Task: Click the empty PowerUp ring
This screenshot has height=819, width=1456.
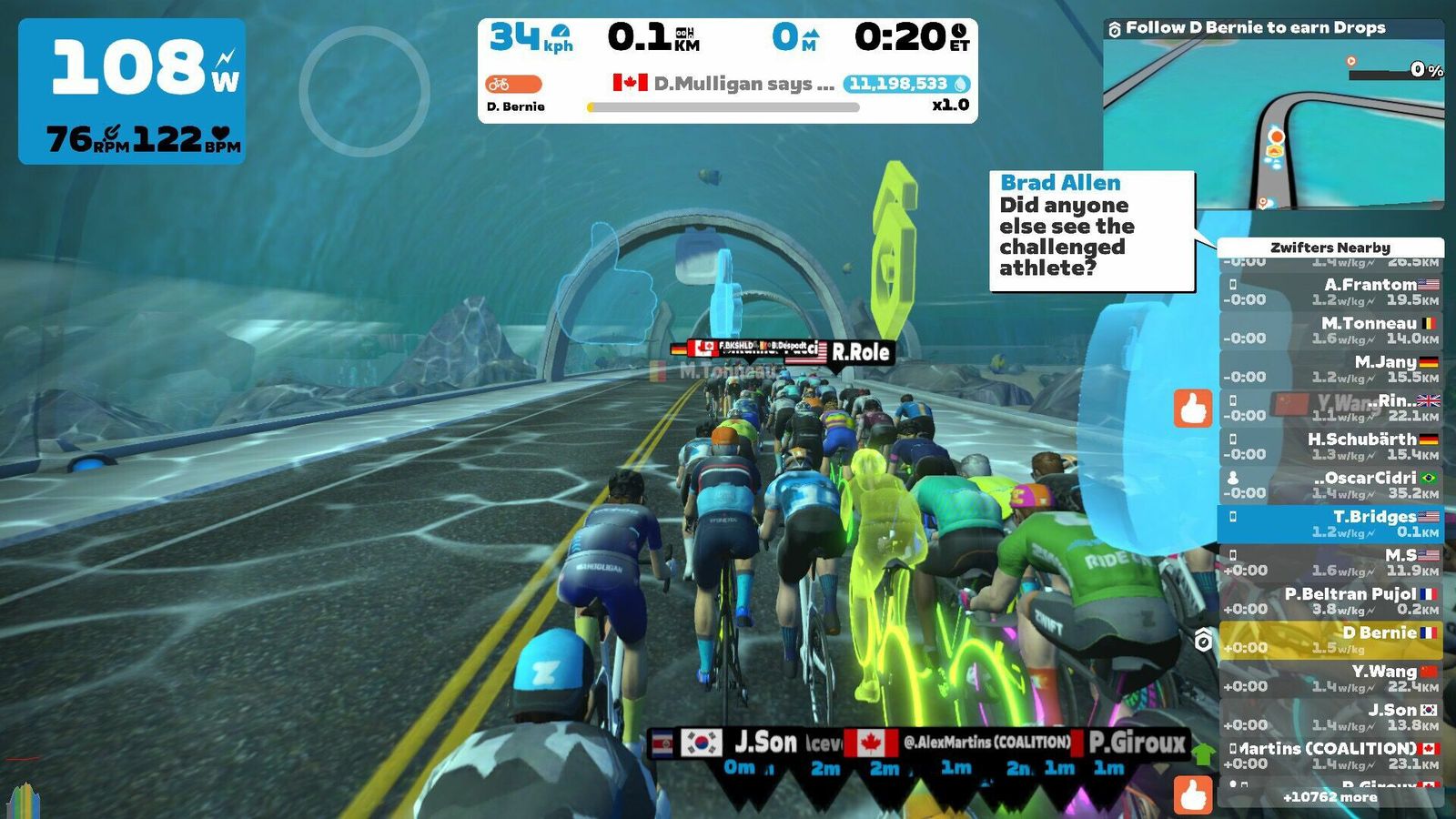Action: [364, 91]
